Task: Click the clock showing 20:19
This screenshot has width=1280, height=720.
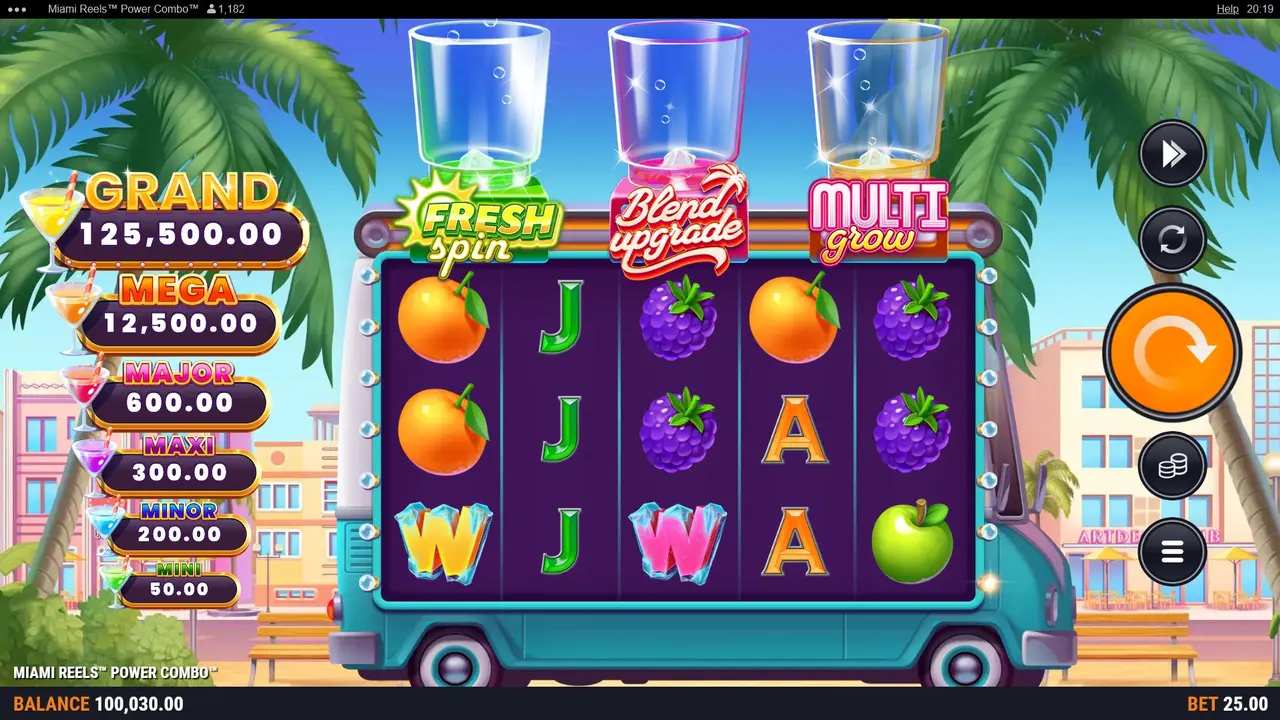Action: pos(1261,8)
